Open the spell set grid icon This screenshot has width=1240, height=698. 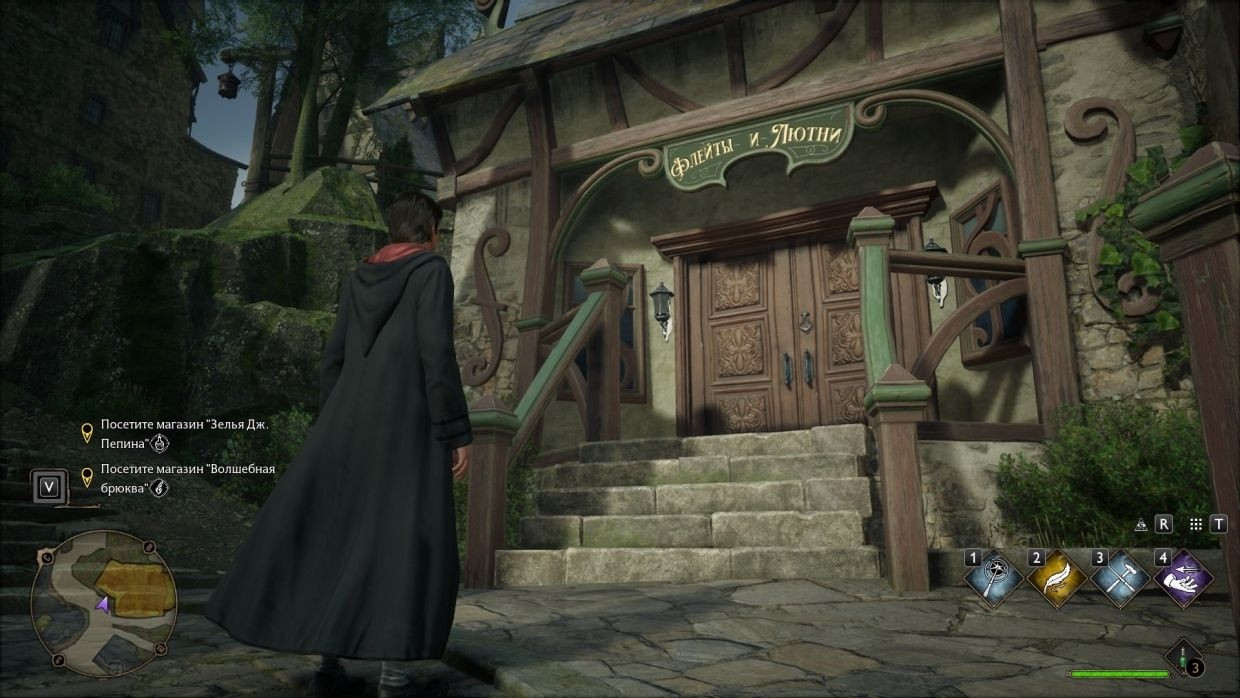1195,524
